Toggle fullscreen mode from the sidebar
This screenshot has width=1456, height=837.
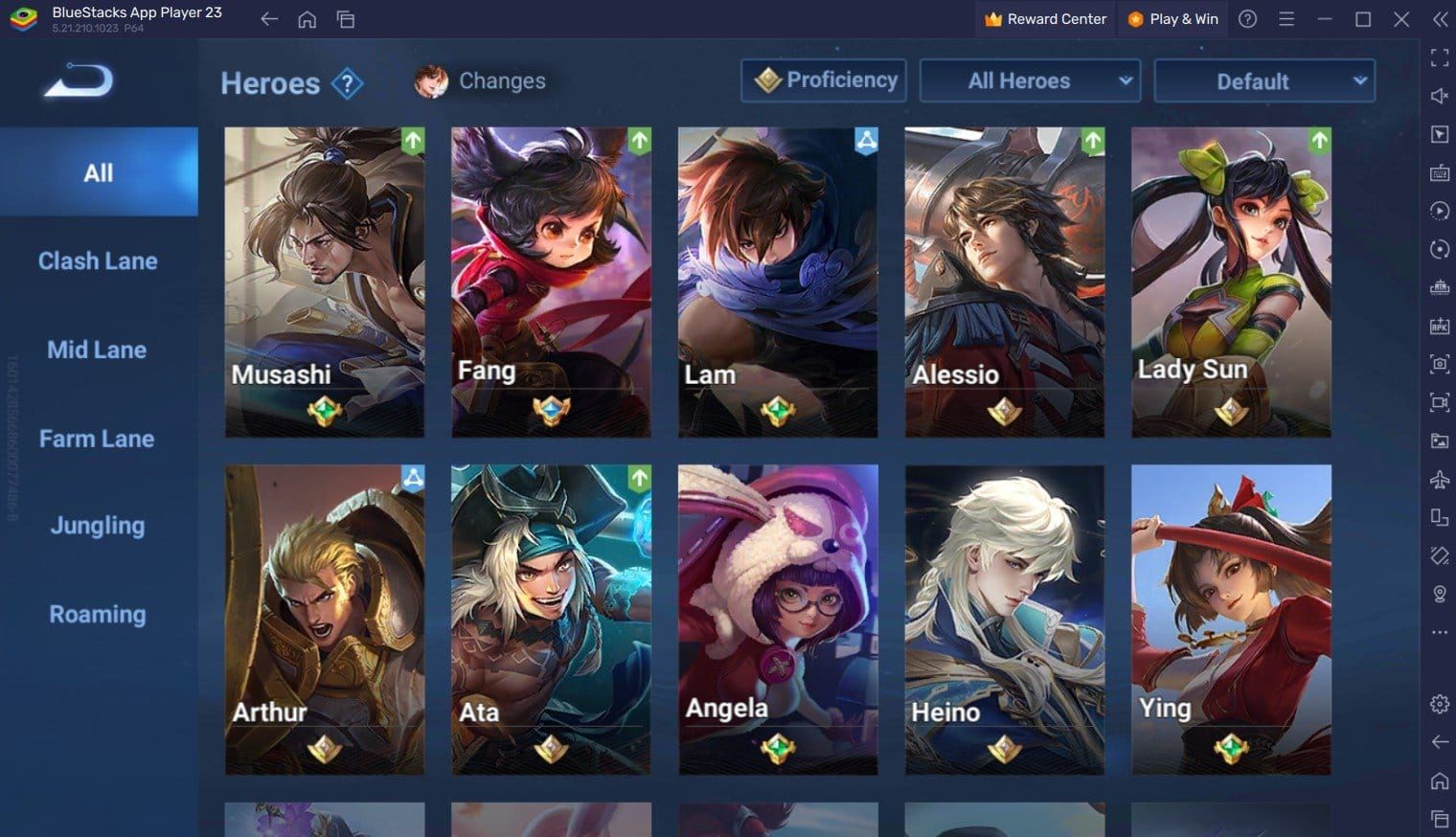[x=1439, y=57]
